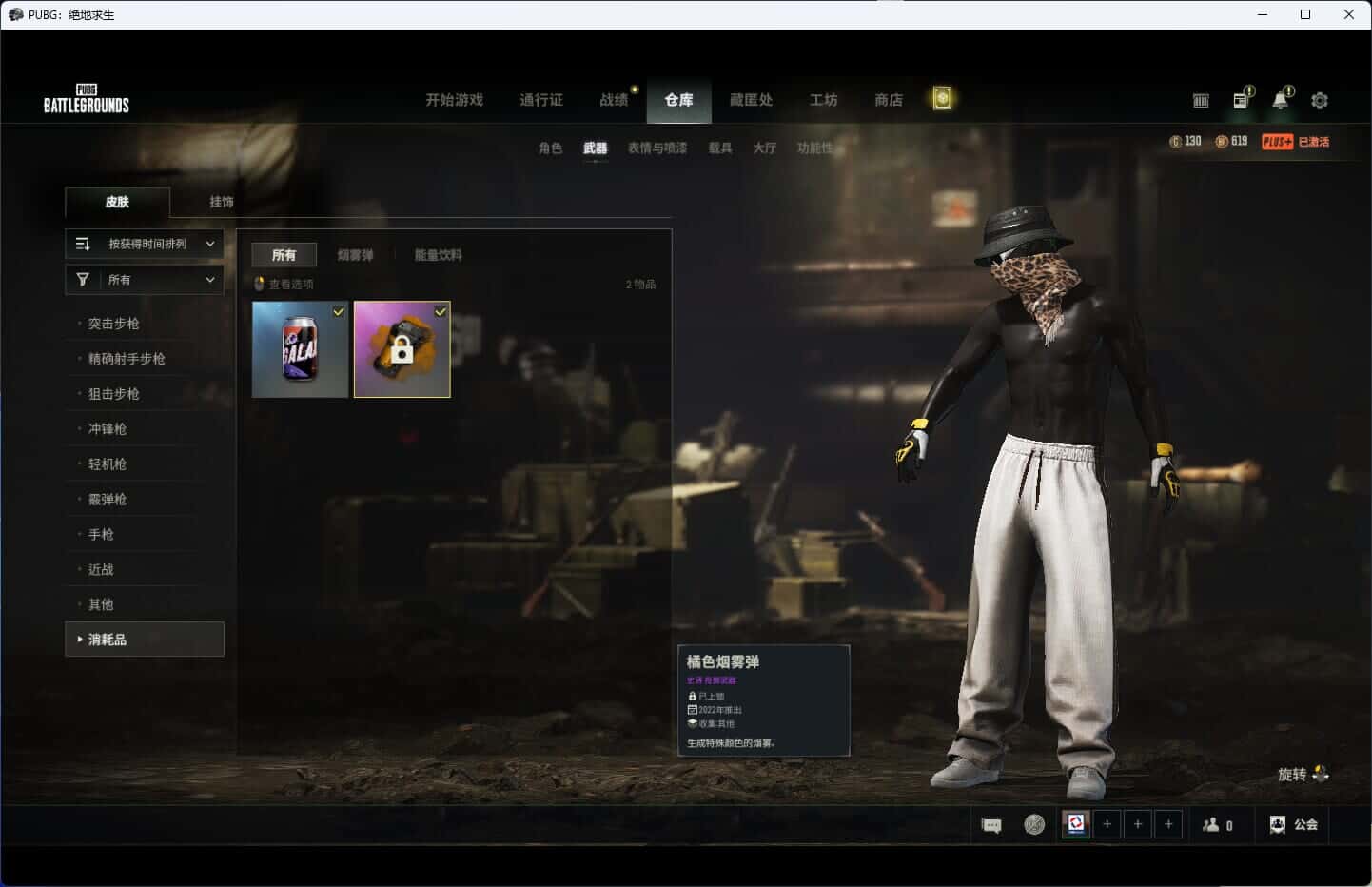Filter items by 烟雾弹 smoke grenade

[x=355, y=255]
